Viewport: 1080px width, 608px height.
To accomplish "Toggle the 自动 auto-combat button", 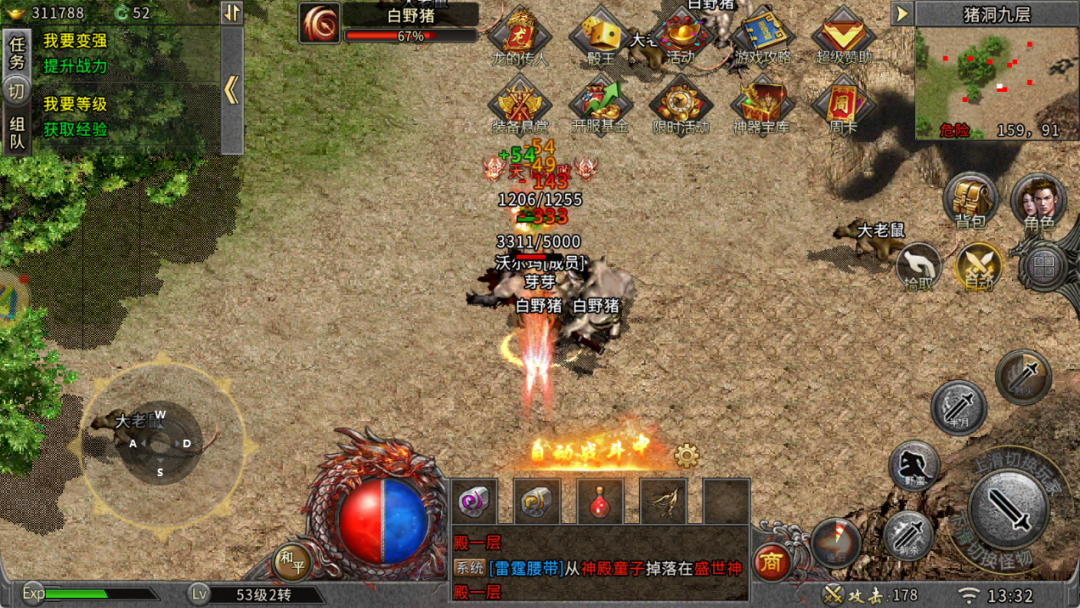I will click(978, 265).
